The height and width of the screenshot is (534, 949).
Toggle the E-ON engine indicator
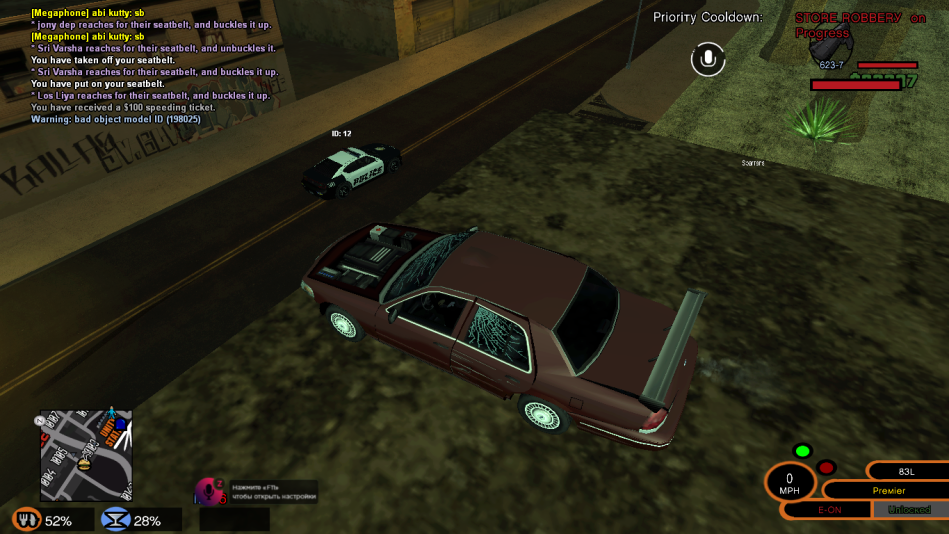pos(829,510)
